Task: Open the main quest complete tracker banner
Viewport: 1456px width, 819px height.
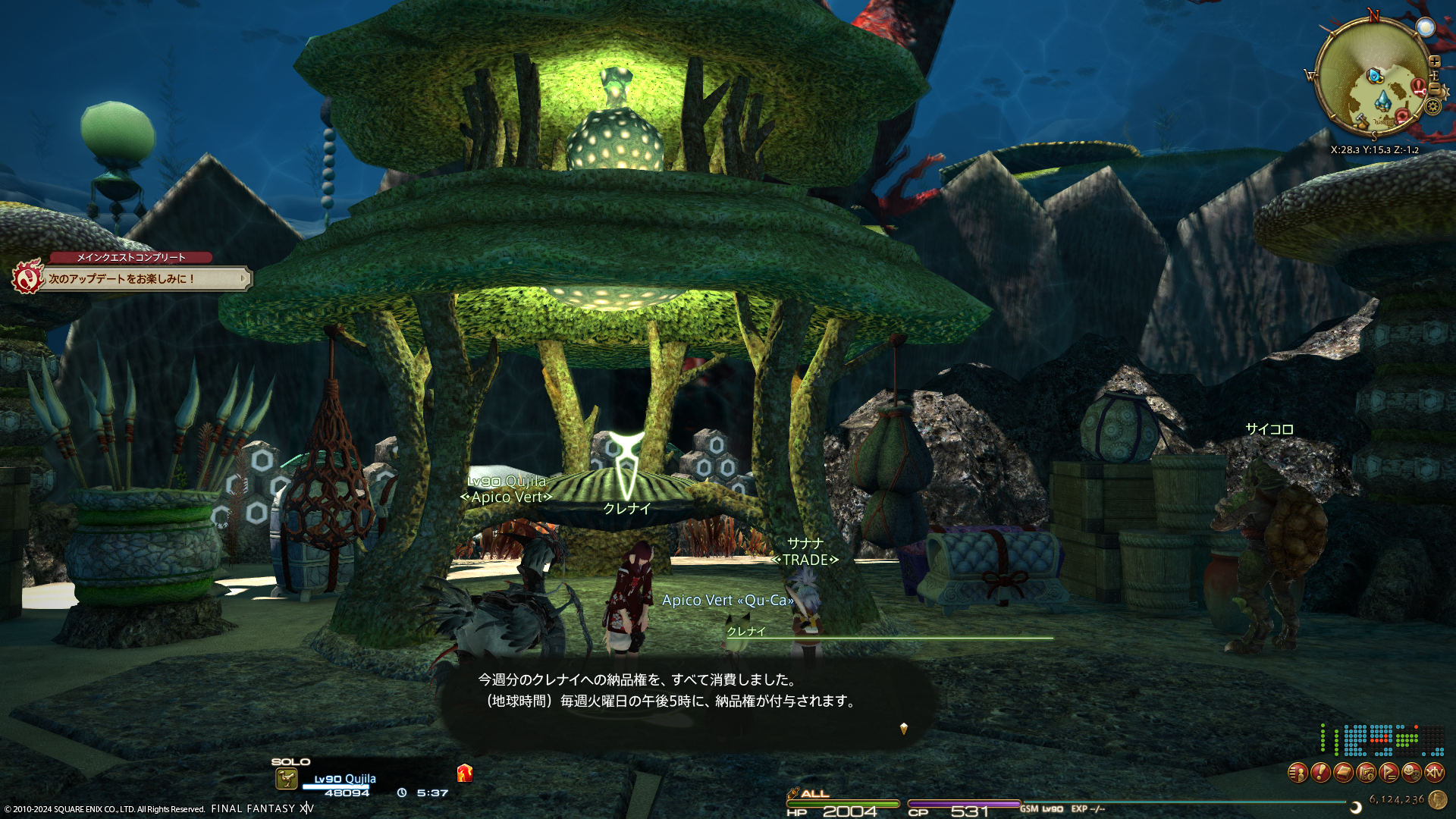Action: (133, 278)
